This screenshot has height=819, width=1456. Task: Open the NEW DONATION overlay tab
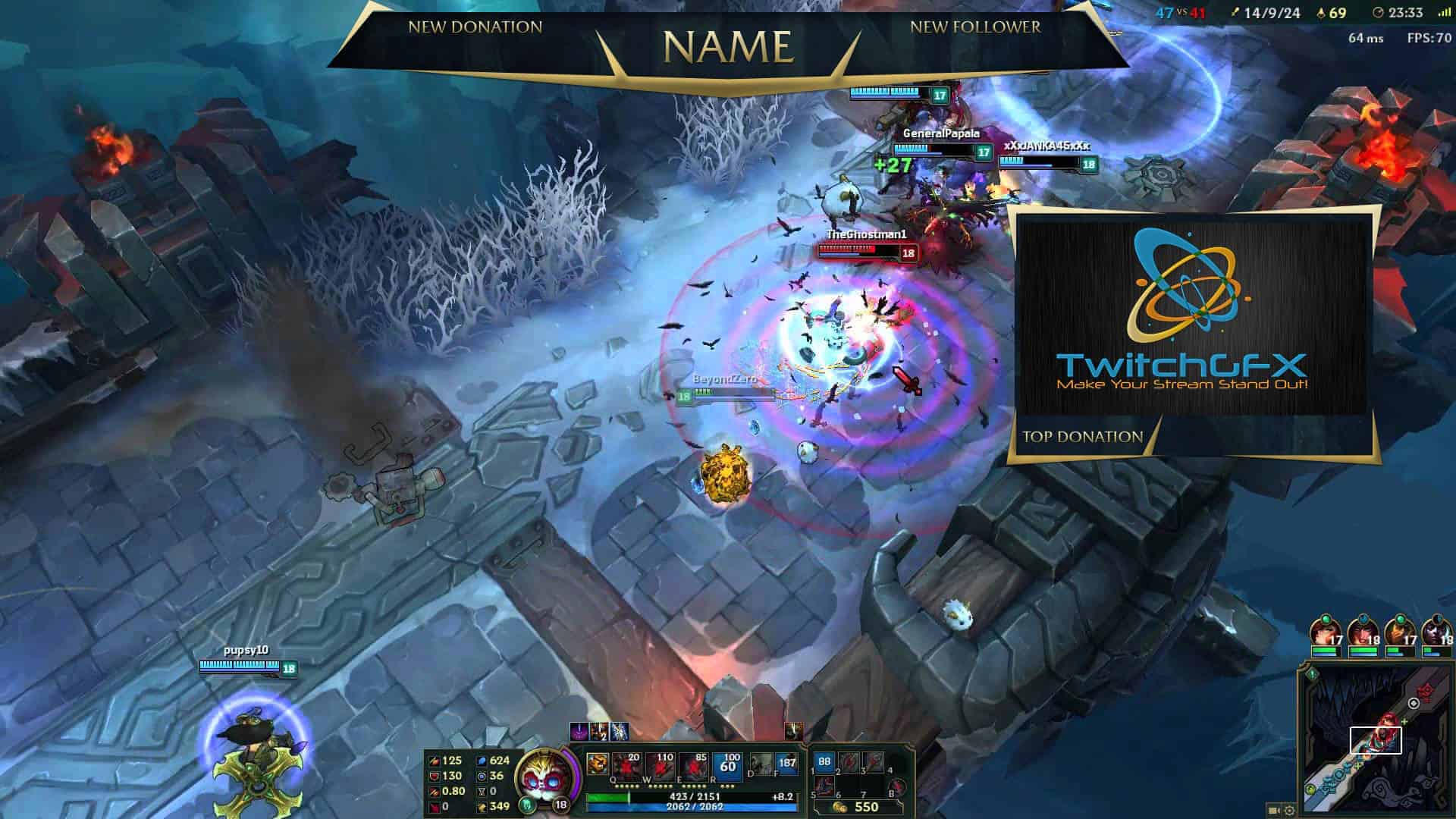coord(475,27)
